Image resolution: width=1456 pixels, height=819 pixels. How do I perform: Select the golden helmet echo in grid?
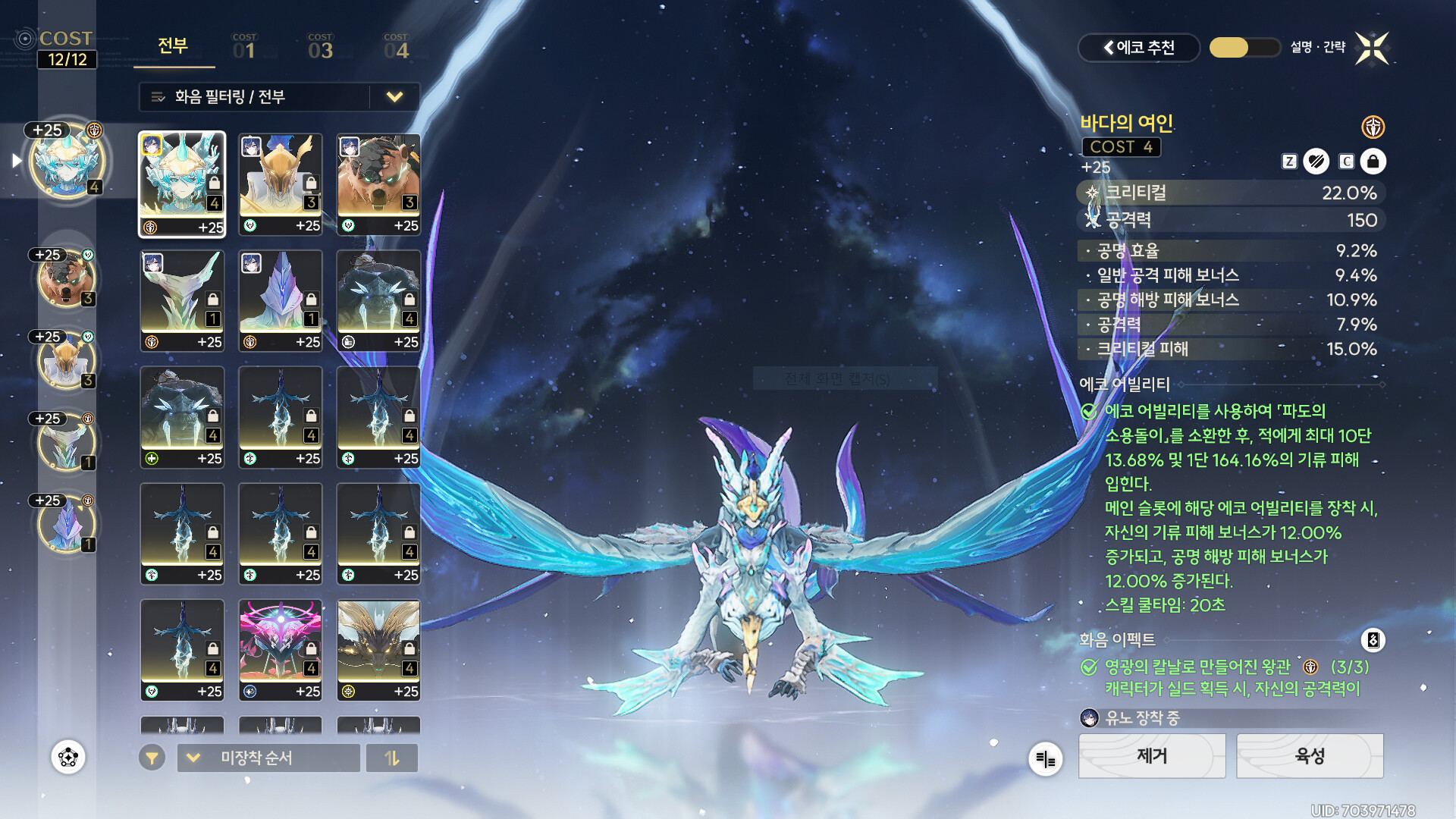click(x=281, y=184)
